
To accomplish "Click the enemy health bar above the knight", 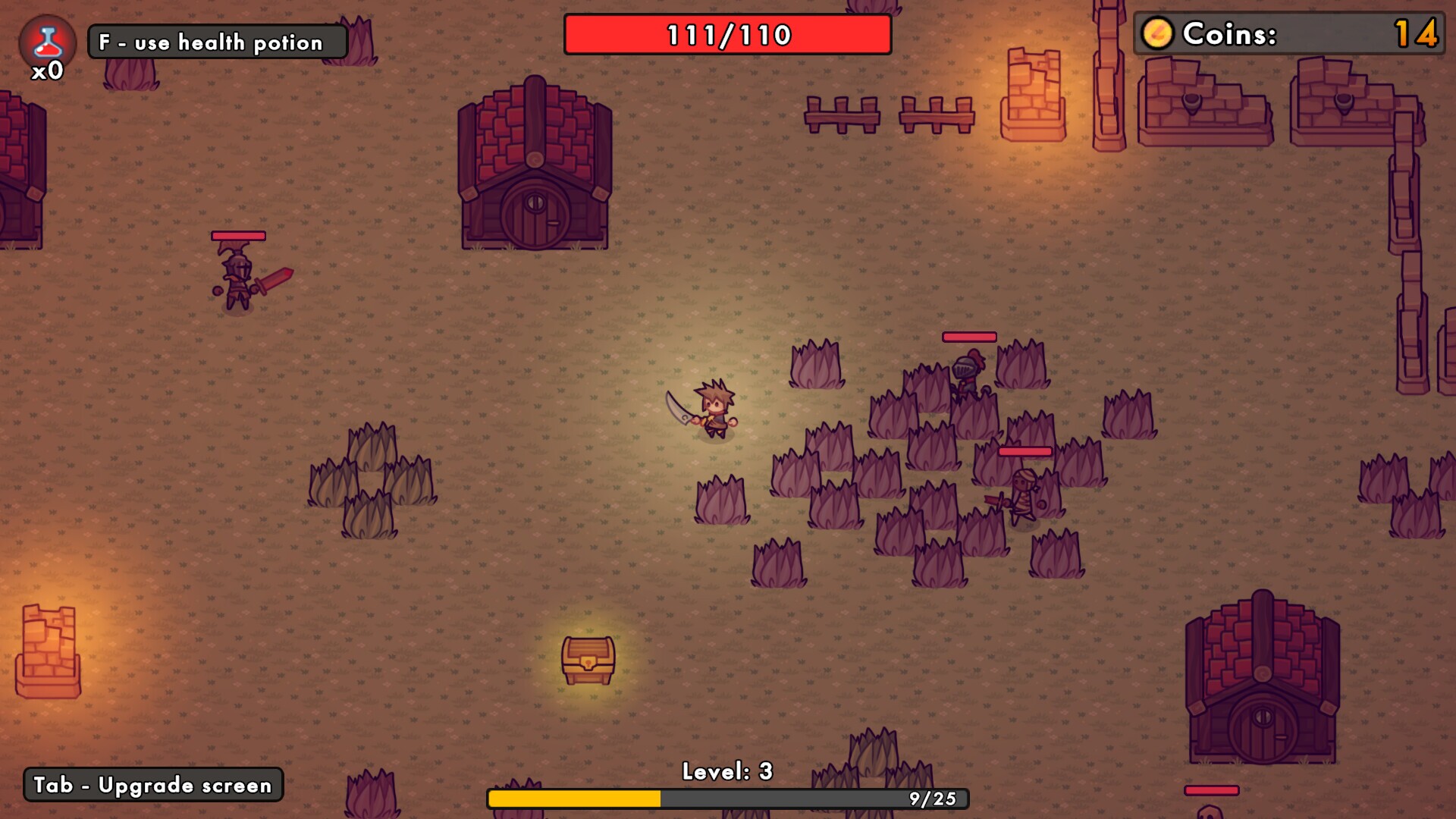I will tap(968, 337).
